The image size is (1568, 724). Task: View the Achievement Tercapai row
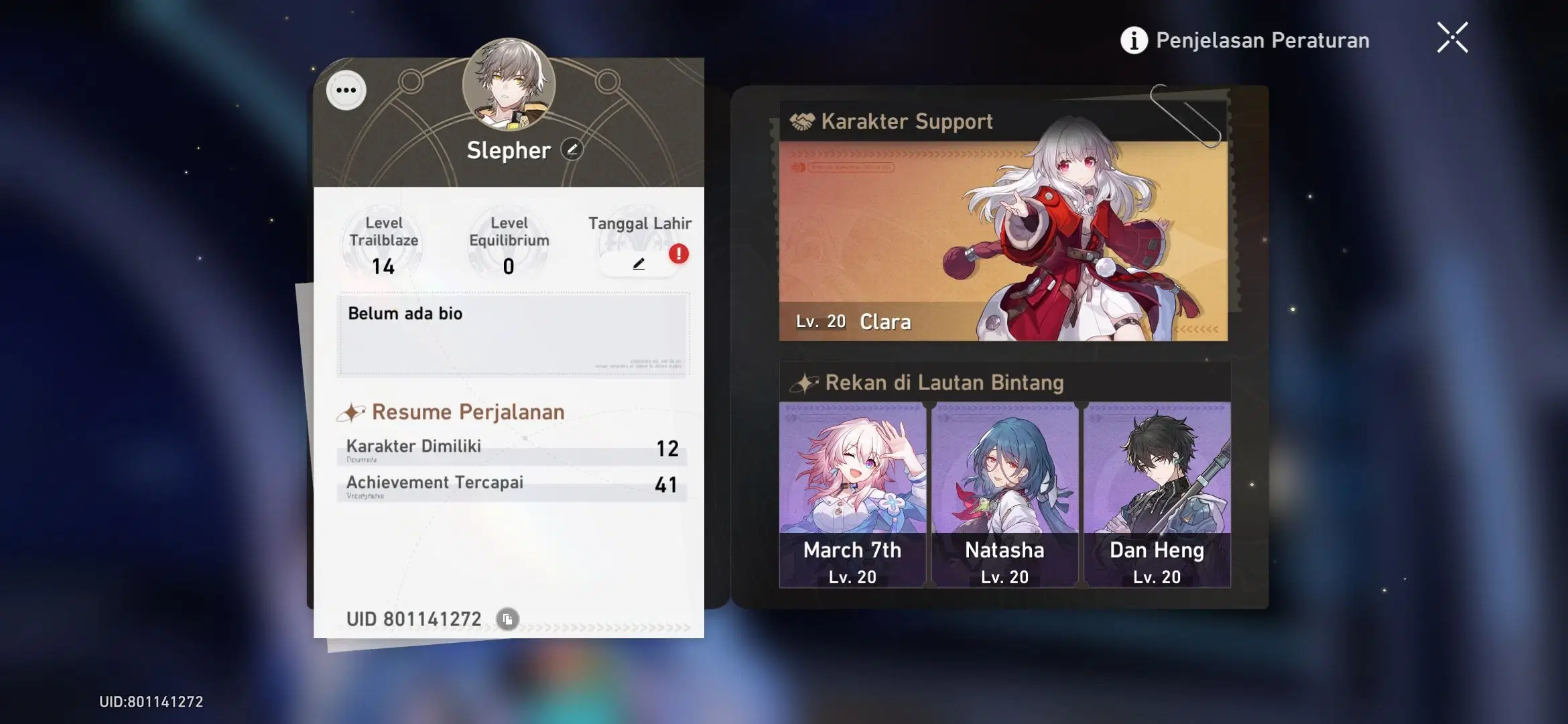(513, 485)
